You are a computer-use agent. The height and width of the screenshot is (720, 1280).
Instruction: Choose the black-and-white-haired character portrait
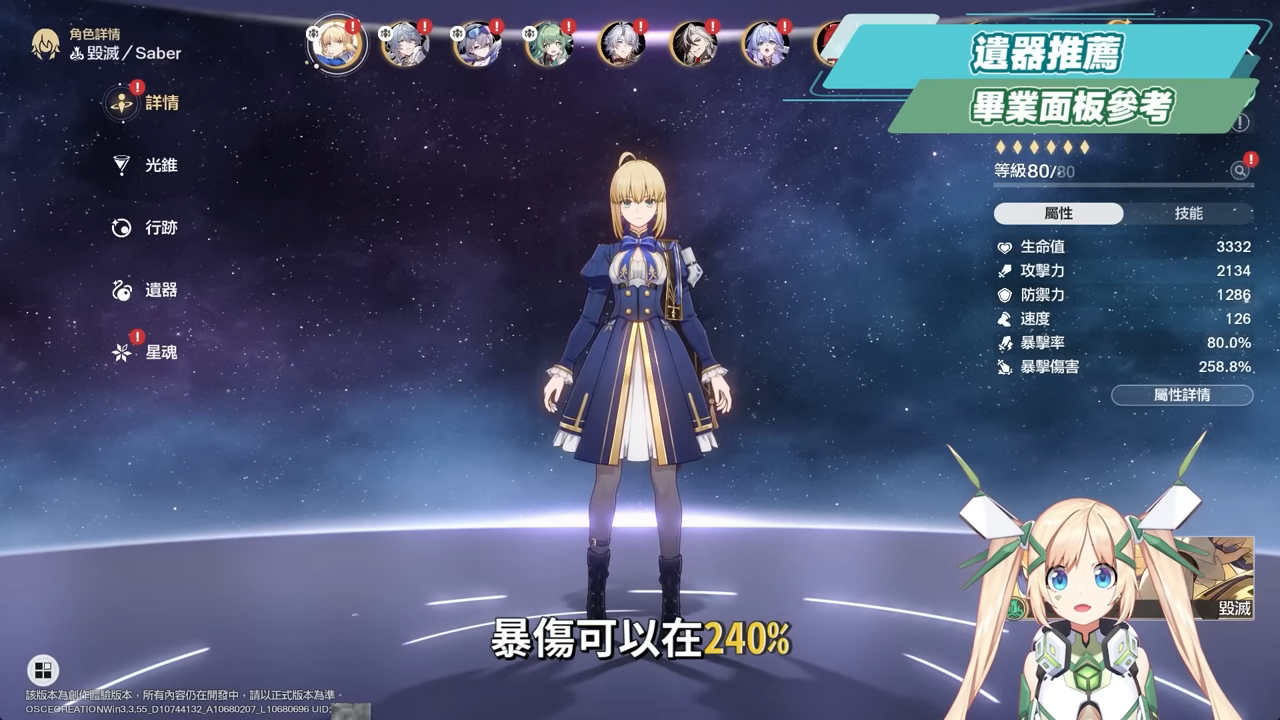pos(693,44)
